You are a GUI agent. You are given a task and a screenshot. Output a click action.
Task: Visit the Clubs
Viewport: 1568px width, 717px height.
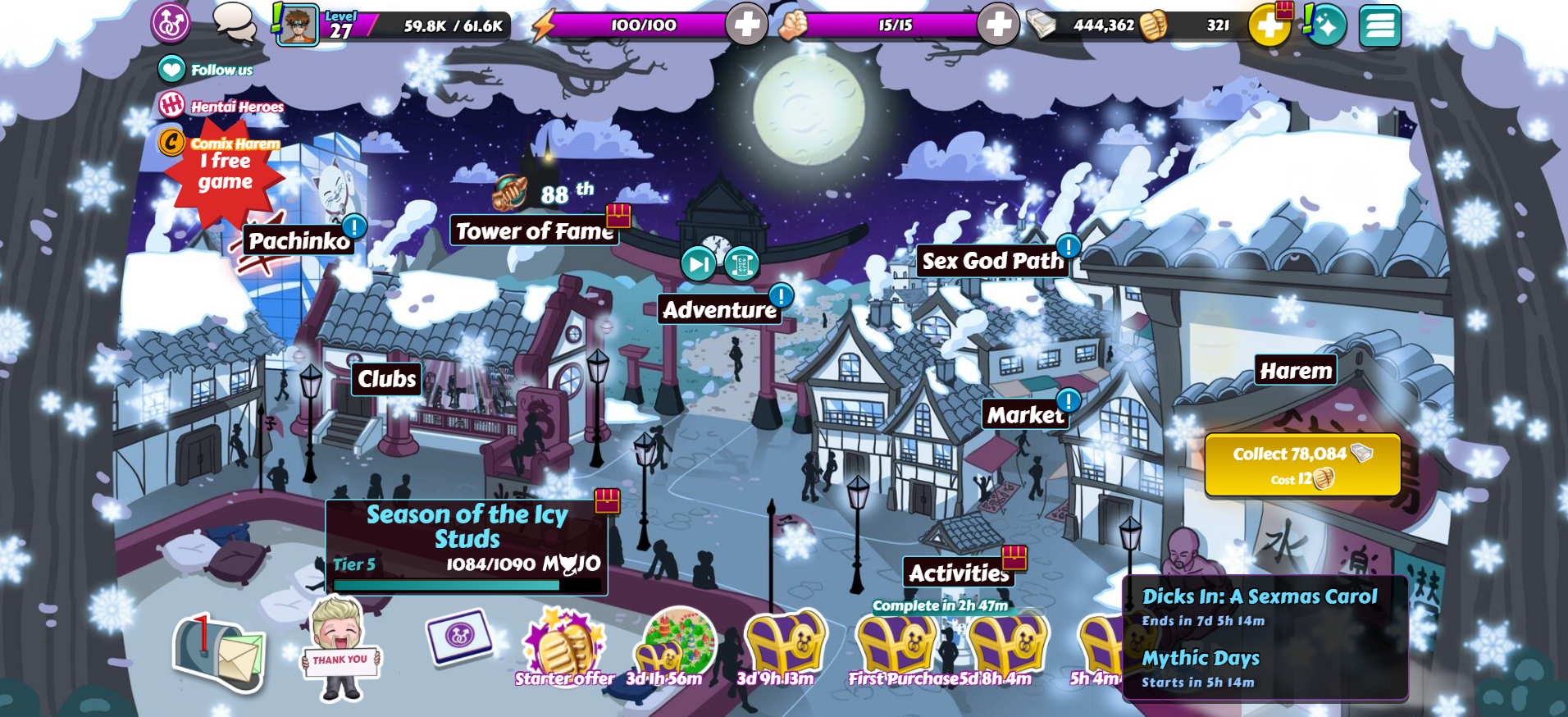[x=387, y=379]
